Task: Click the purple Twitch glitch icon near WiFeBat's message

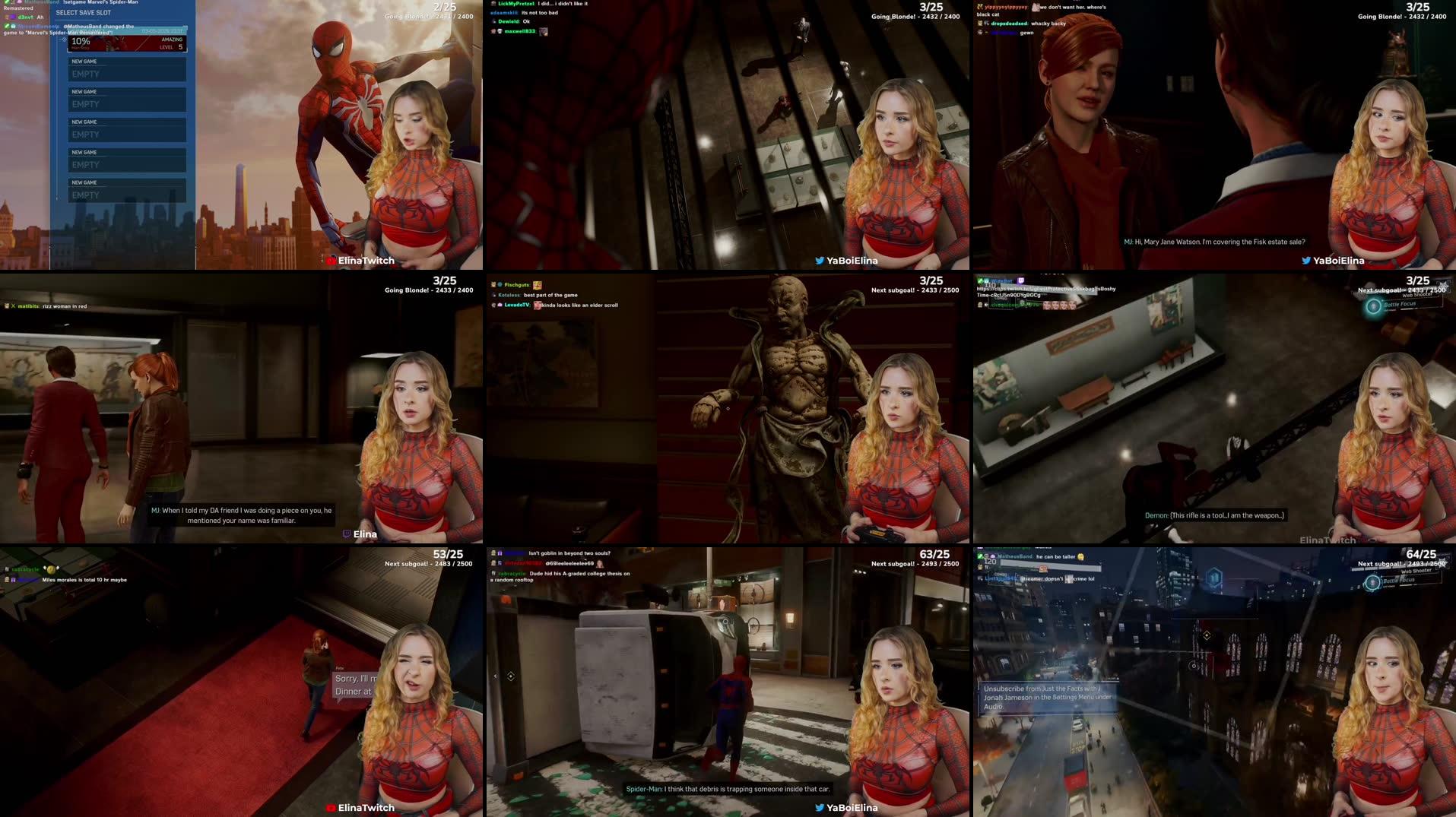Action: [x=1022, y=281]
